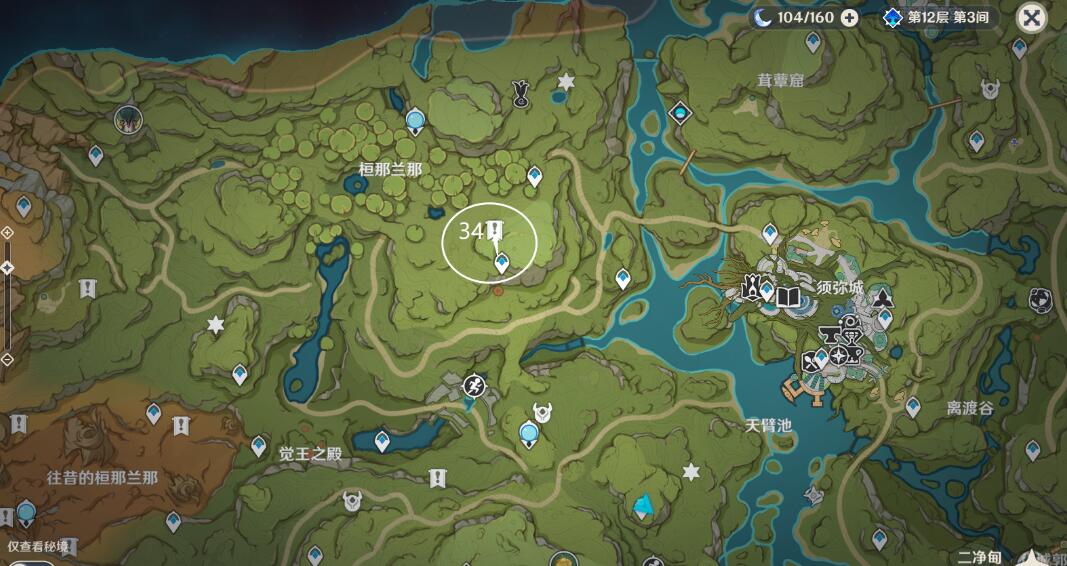Image resolution: width=1067 pixels, height=566 pixels.
Task: Toggle the 仅查看秘境 domains-only switch
Action: pyautogui.click(x=30, y=561)
